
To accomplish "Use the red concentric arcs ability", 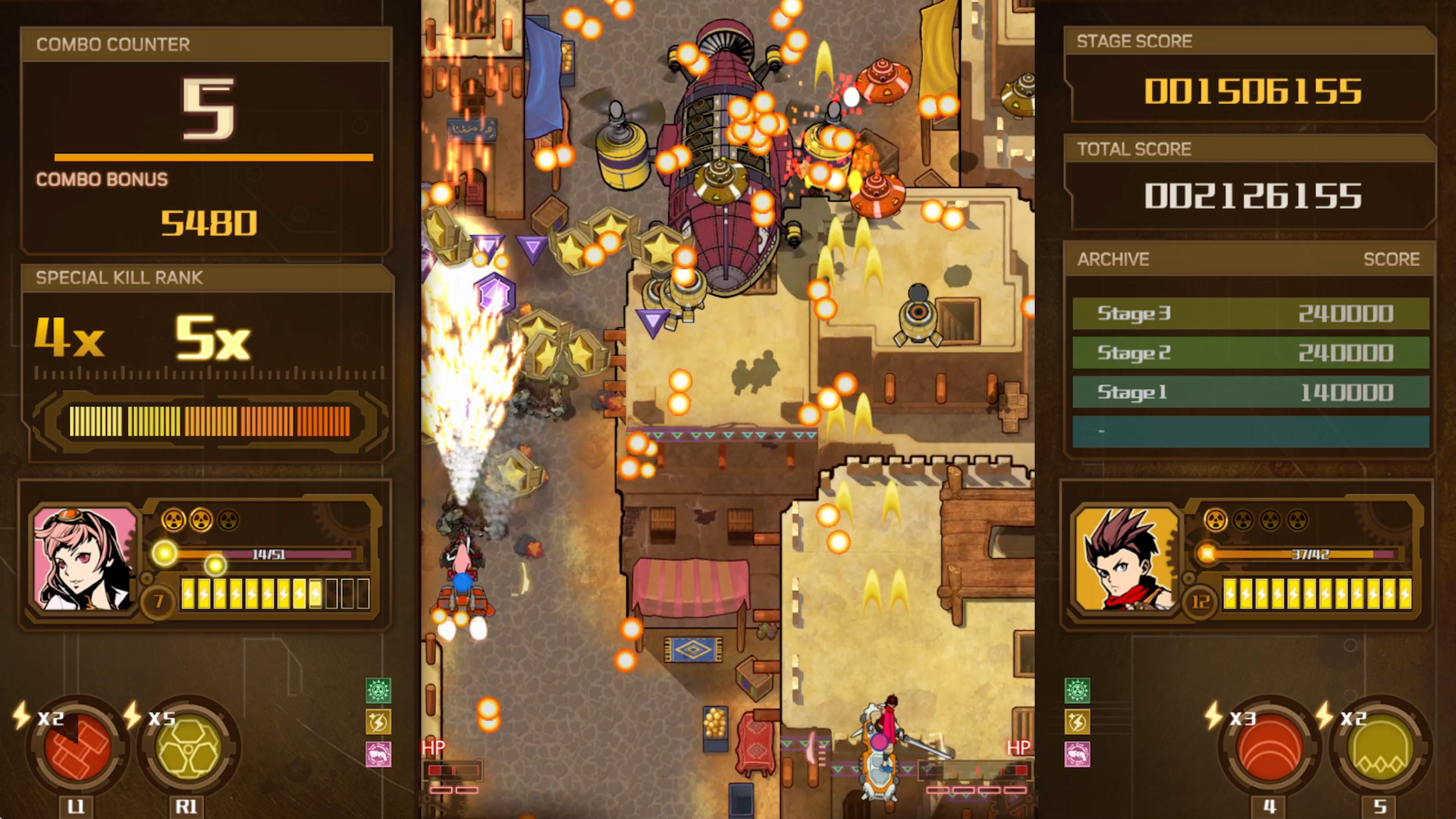I will point(1269,747).
